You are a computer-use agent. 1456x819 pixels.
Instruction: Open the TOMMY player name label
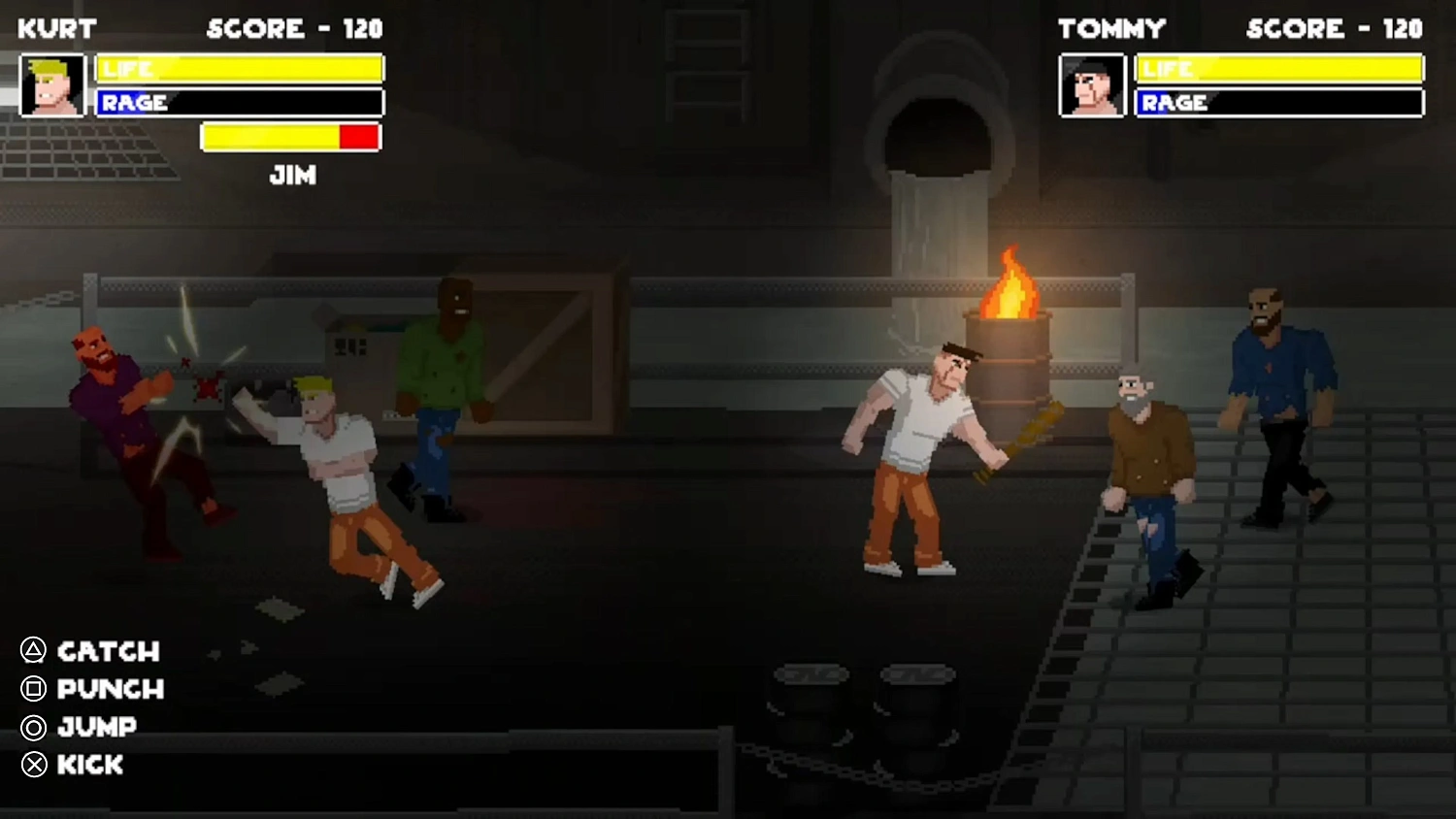1112,28
